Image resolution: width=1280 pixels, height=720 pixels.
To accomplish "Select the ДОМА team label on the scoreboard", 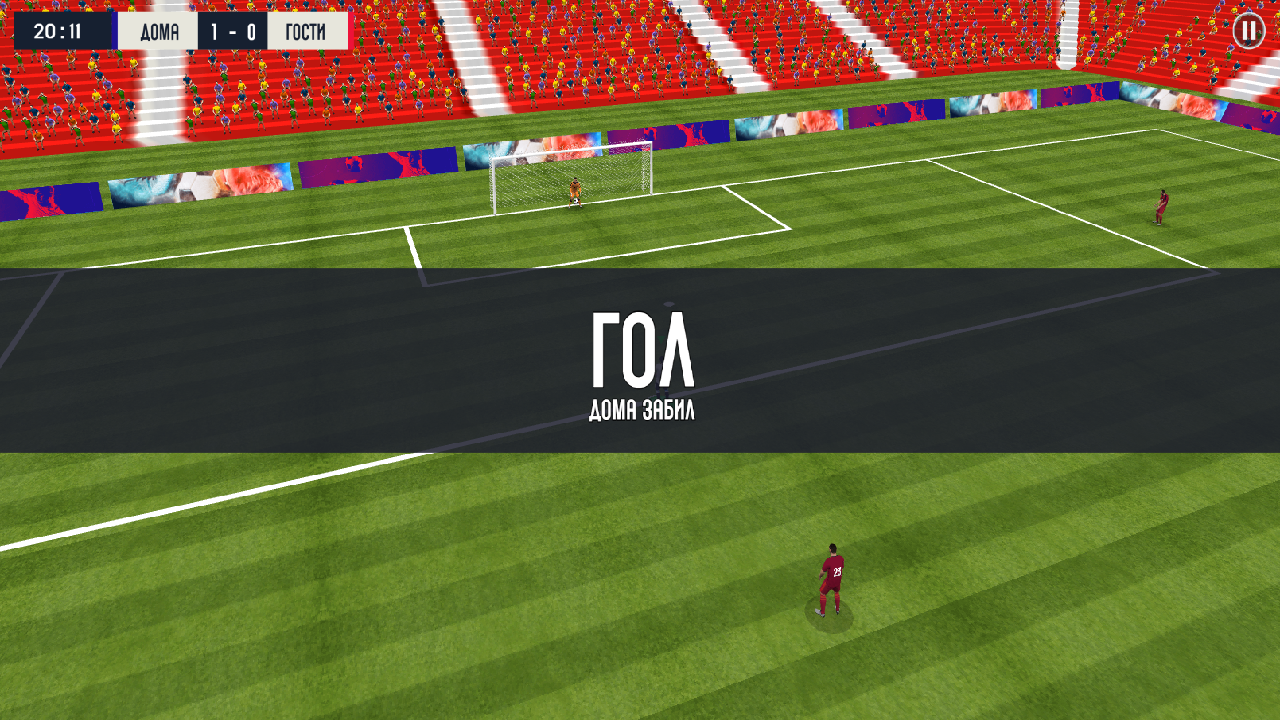I will [160, 30].
